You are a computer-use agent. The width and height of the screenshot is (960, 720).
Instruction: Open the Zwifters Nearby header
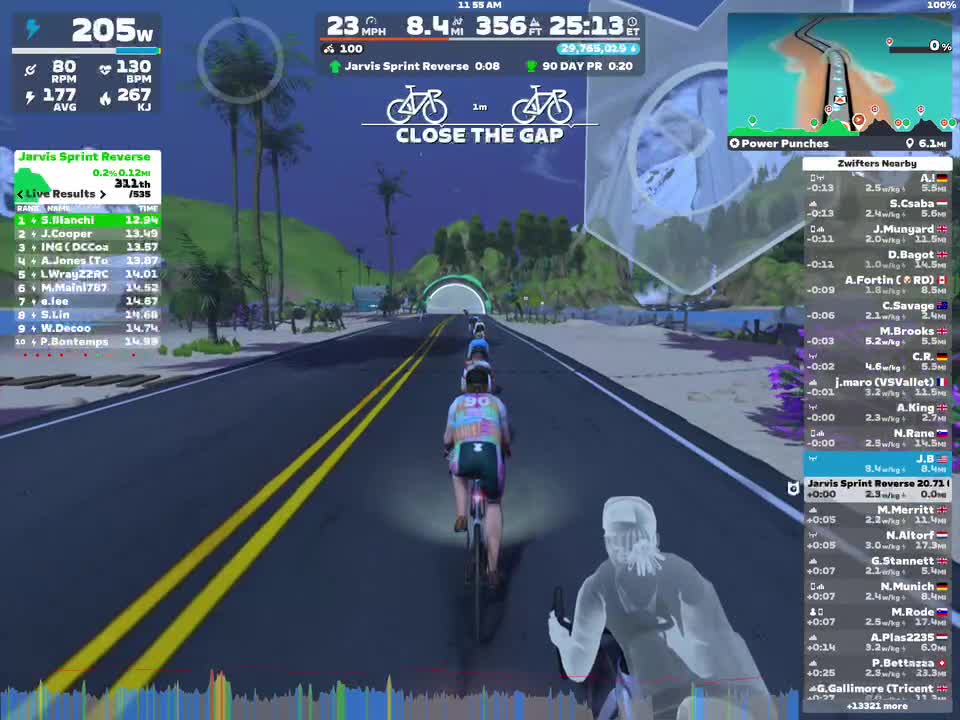(877, 163)
